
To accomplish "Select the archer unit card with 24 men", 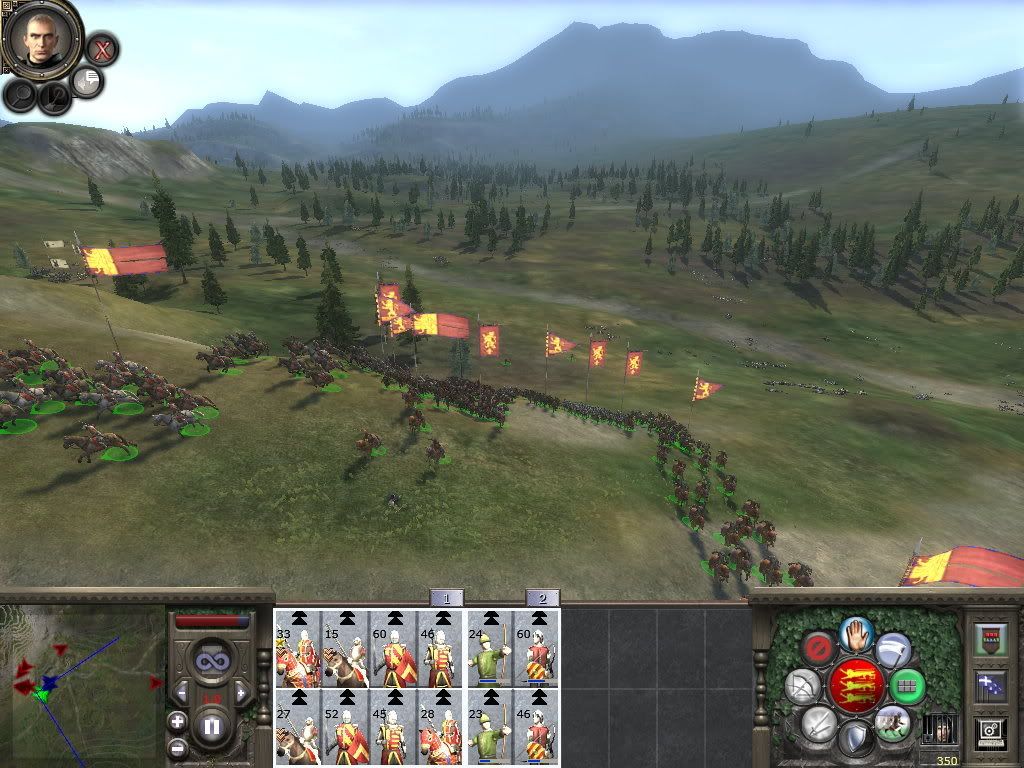I will click(490, 650).
